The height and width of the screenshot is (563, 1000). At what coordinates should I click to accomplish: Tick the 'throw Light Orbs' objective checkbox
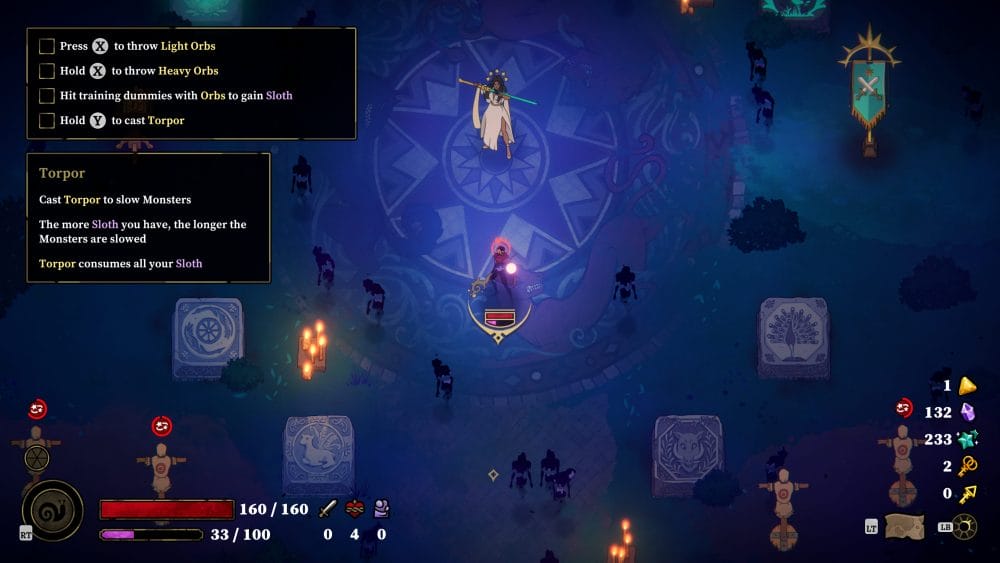coord(46,46)
